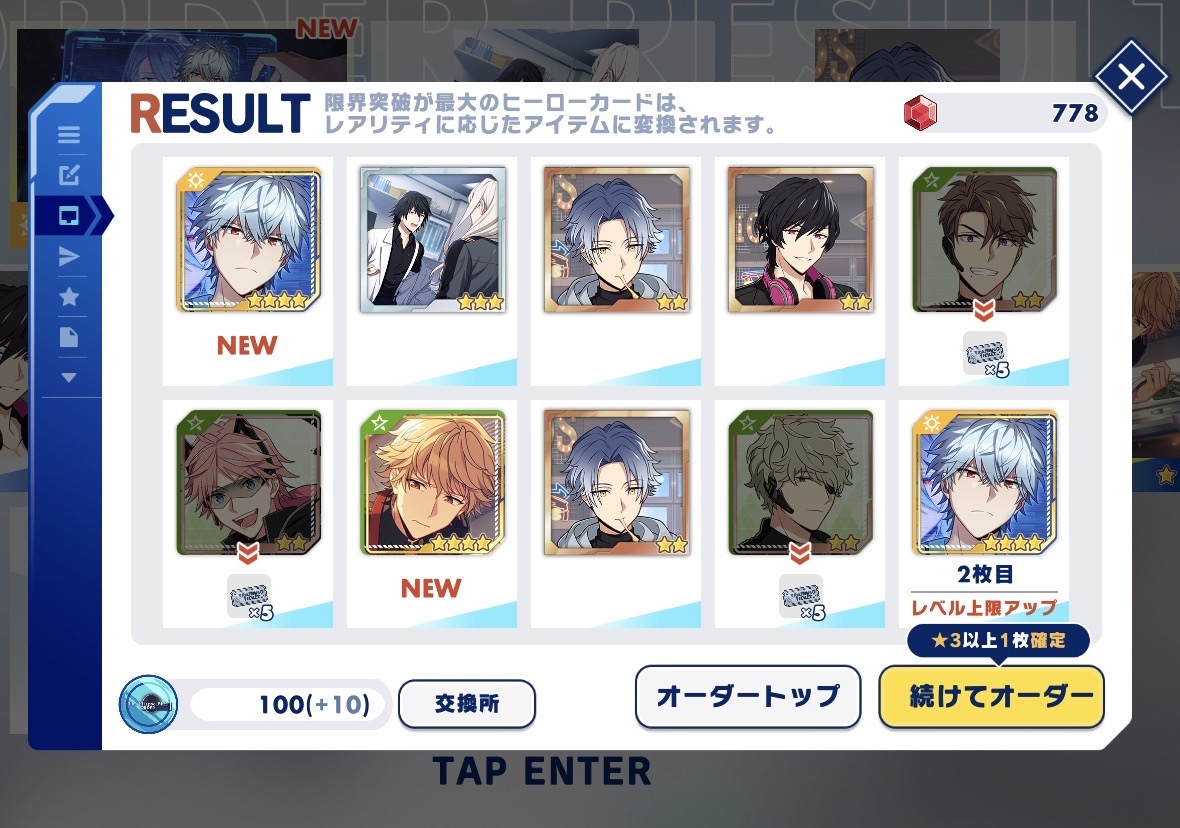Select the pink-haired hero wearing glasses
Viewport: 1180px width, 828px height.
point(249,484)
